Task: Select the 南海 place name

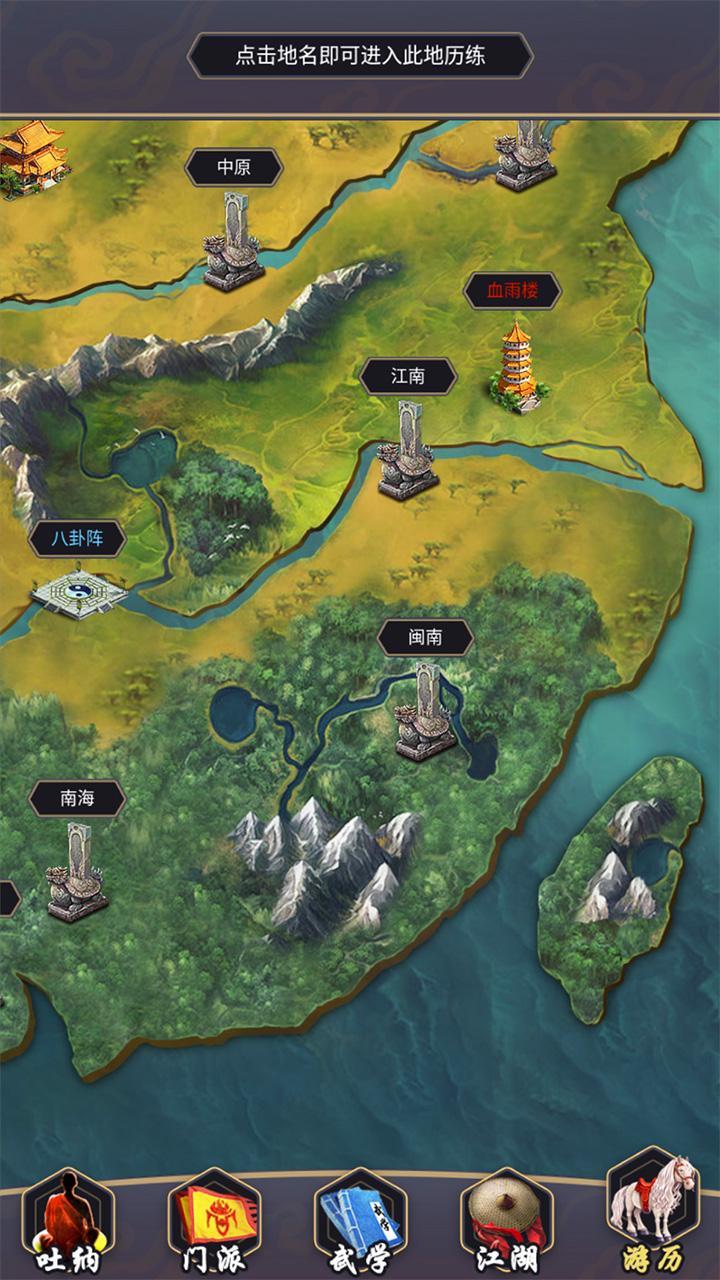Action: [x=77, y=798]
